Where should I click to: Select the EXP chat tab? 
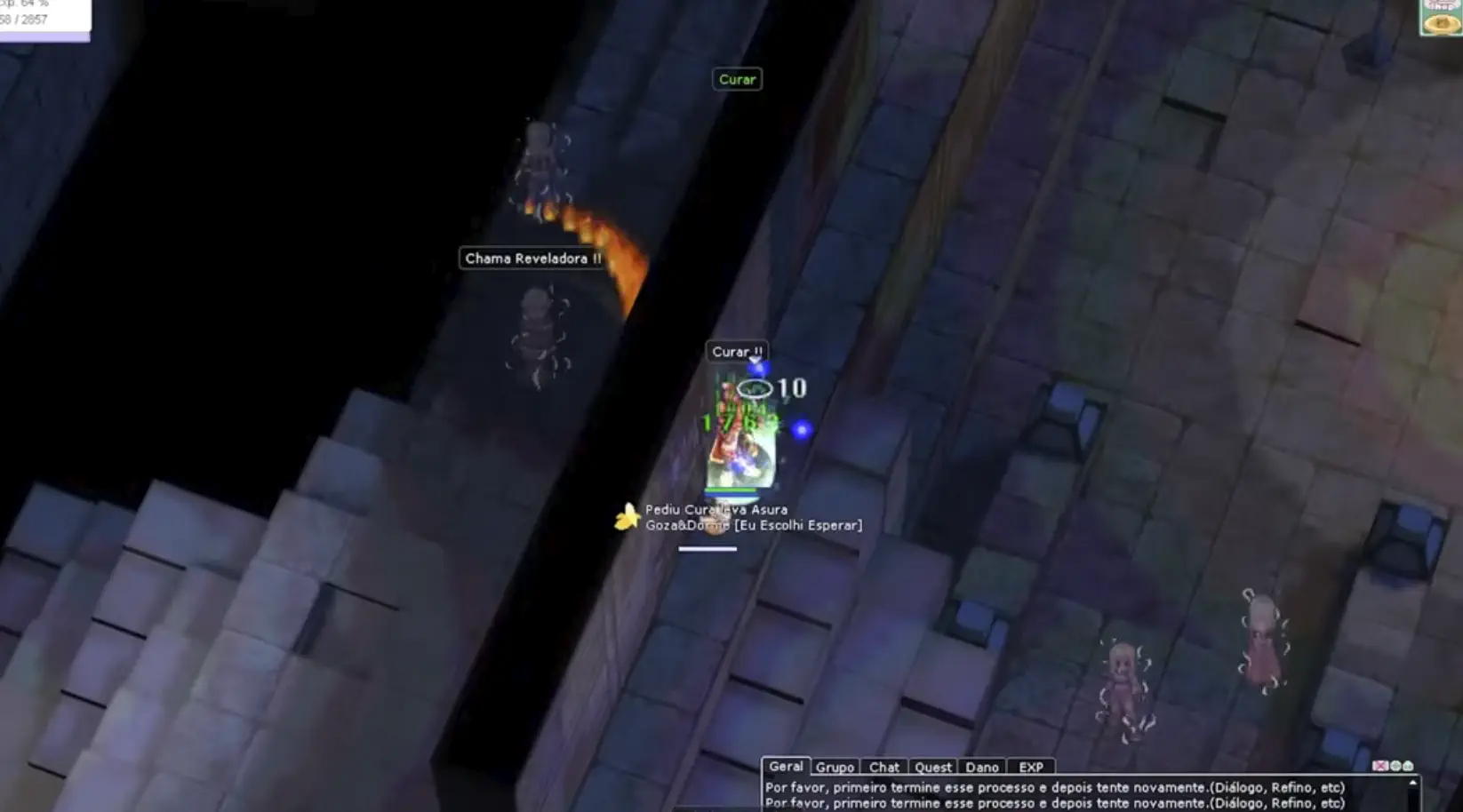coord(1032,767)
